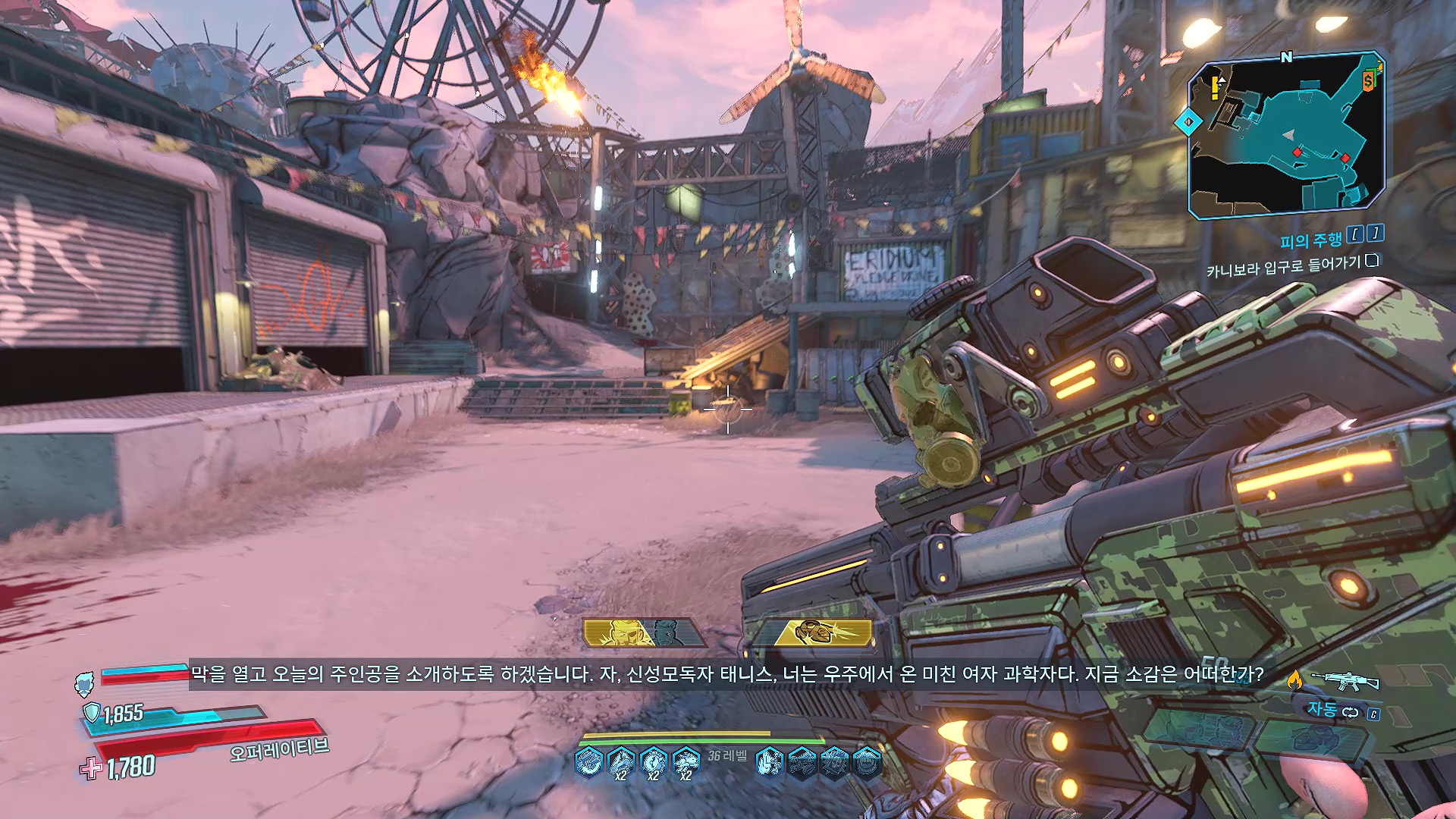Click the Operative character portrait icon
The height and width of the screenshot is (819, 1456).
pos(84,684)
